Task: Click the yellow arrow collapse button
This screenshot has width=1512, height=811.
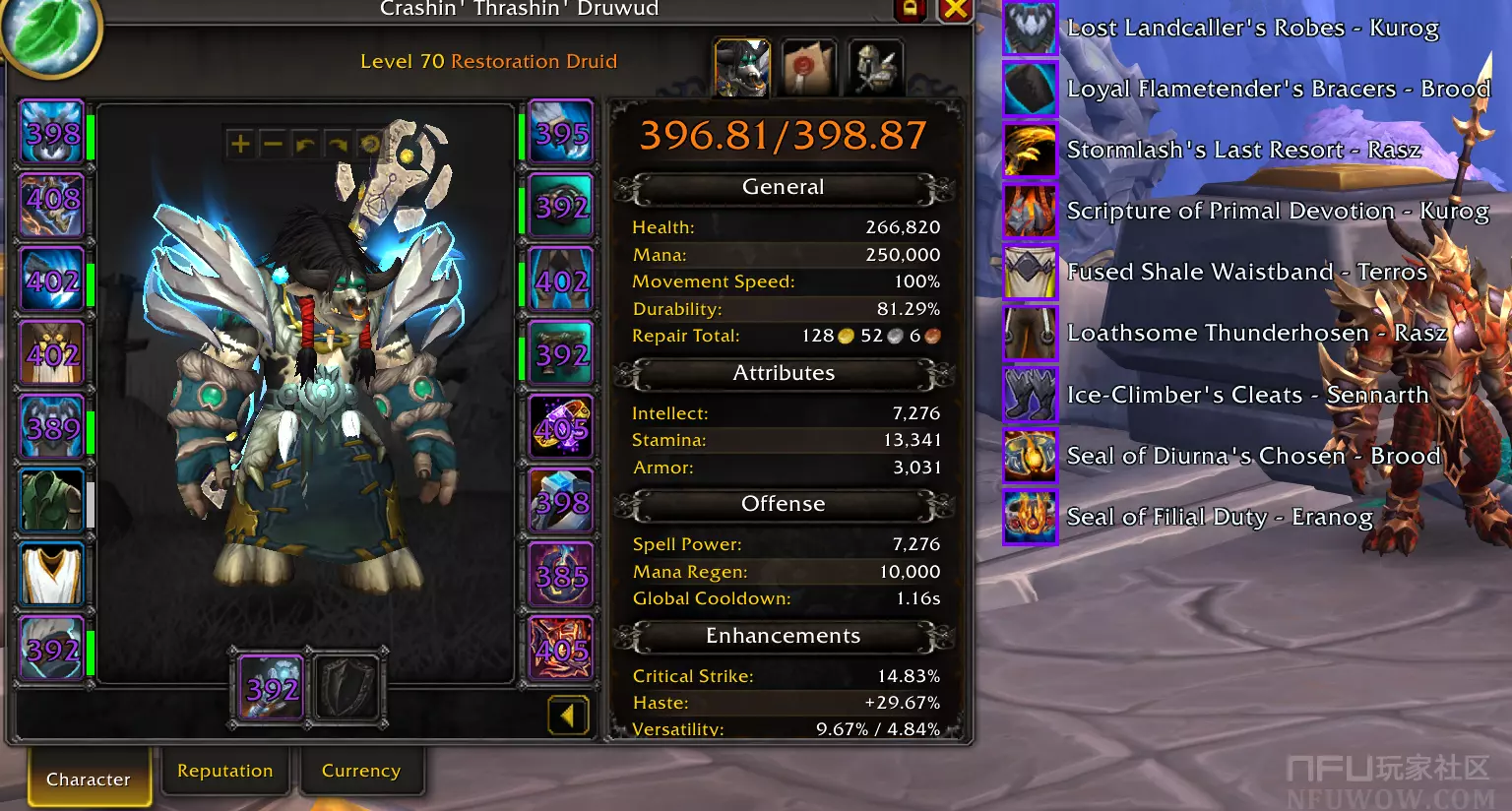Action: point(568,716)
